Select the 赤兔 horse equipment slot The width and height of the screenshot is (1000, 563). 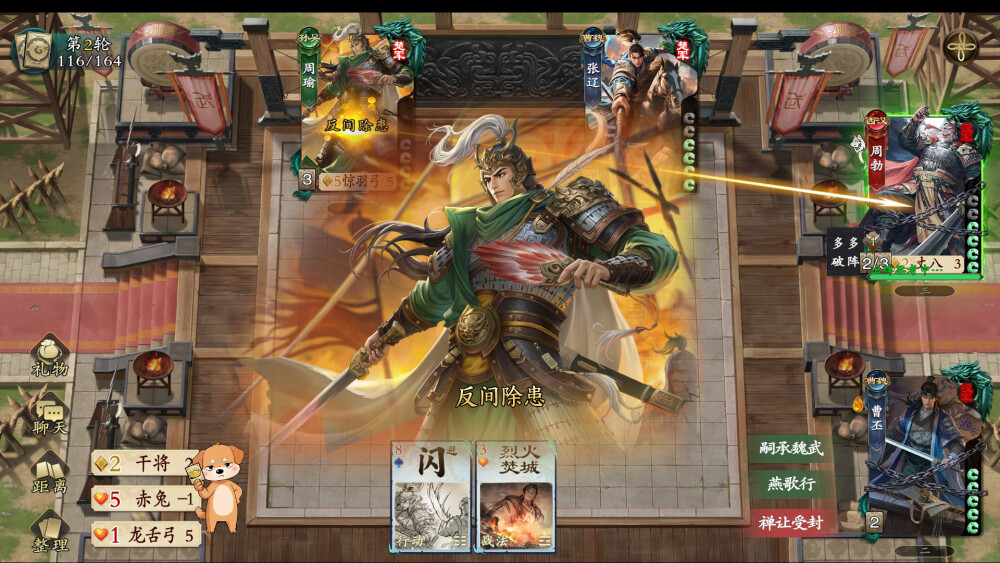click(x=146, y=498)
